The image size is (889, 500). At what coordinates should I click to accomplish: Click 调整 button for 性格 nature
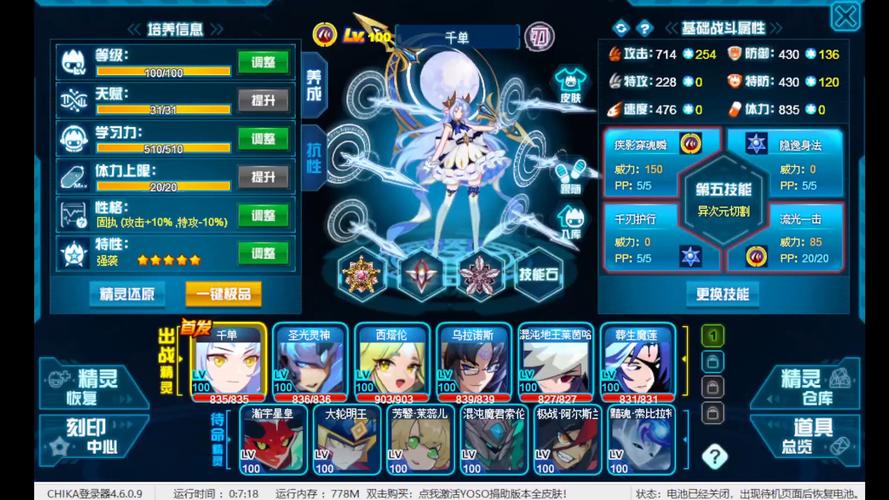click(263, 215)
